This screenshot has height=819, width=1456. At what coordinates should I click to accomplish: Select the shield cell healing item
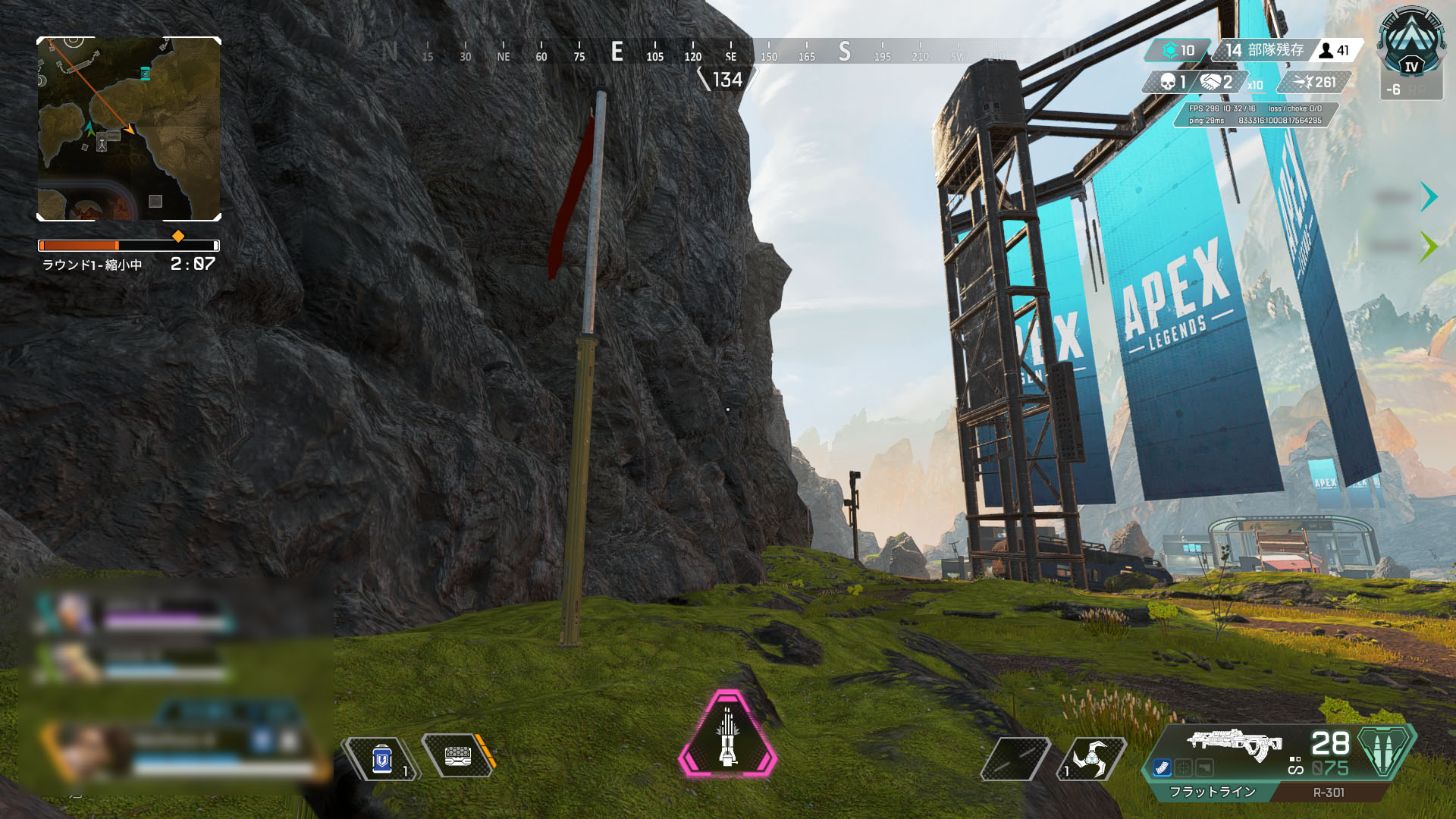[x=382, y=758]
